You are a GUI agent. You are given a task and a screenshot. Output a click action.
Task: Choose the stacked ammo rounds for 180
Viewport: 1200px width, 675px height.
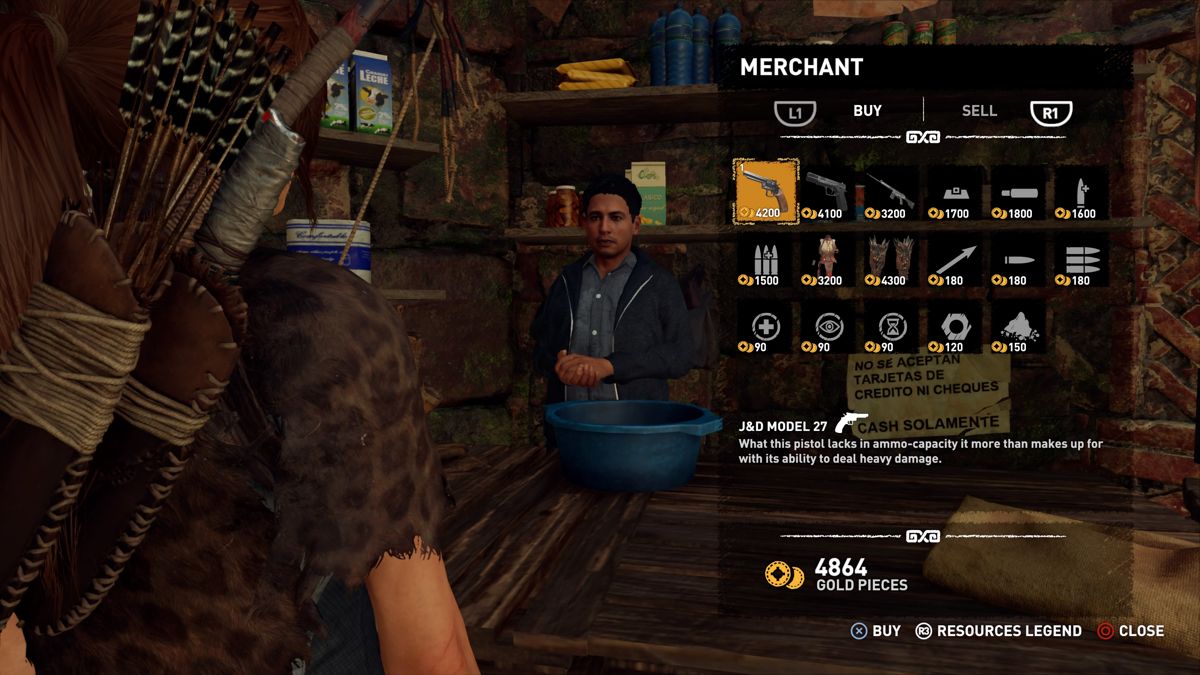(1081, 260)
